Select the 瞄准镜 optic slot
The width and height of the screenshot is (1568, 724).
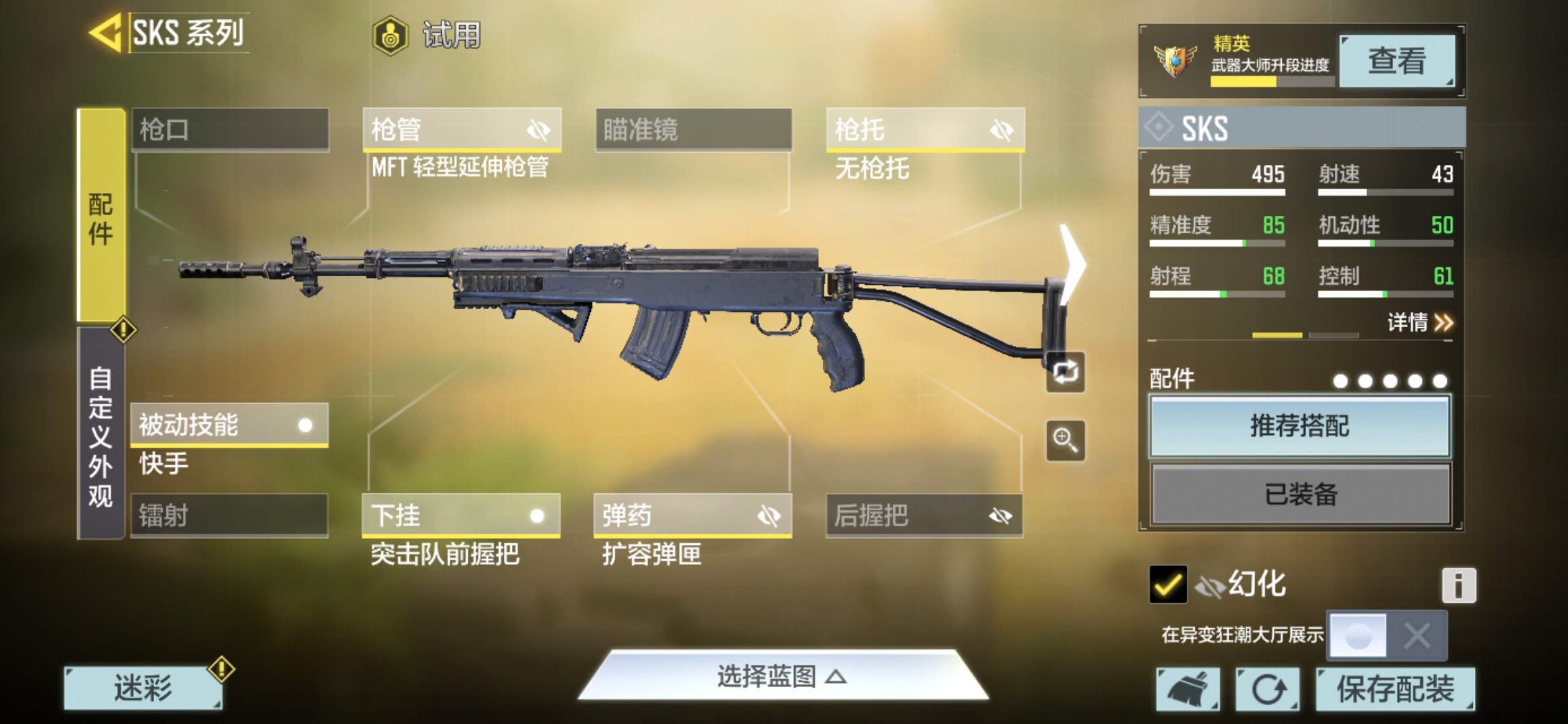693,129
